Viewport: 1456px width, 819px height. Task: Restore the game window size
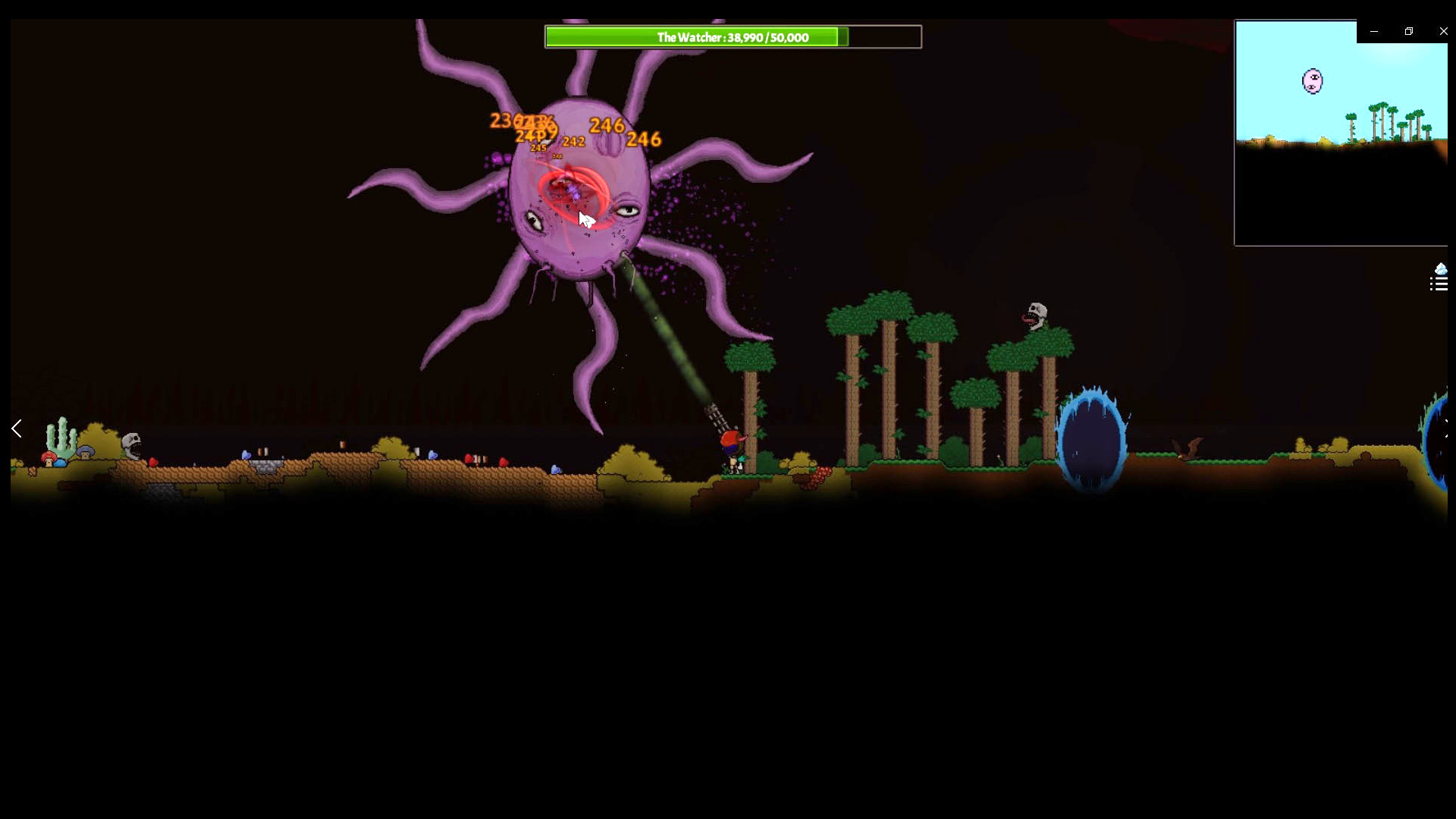point(1409,31)
